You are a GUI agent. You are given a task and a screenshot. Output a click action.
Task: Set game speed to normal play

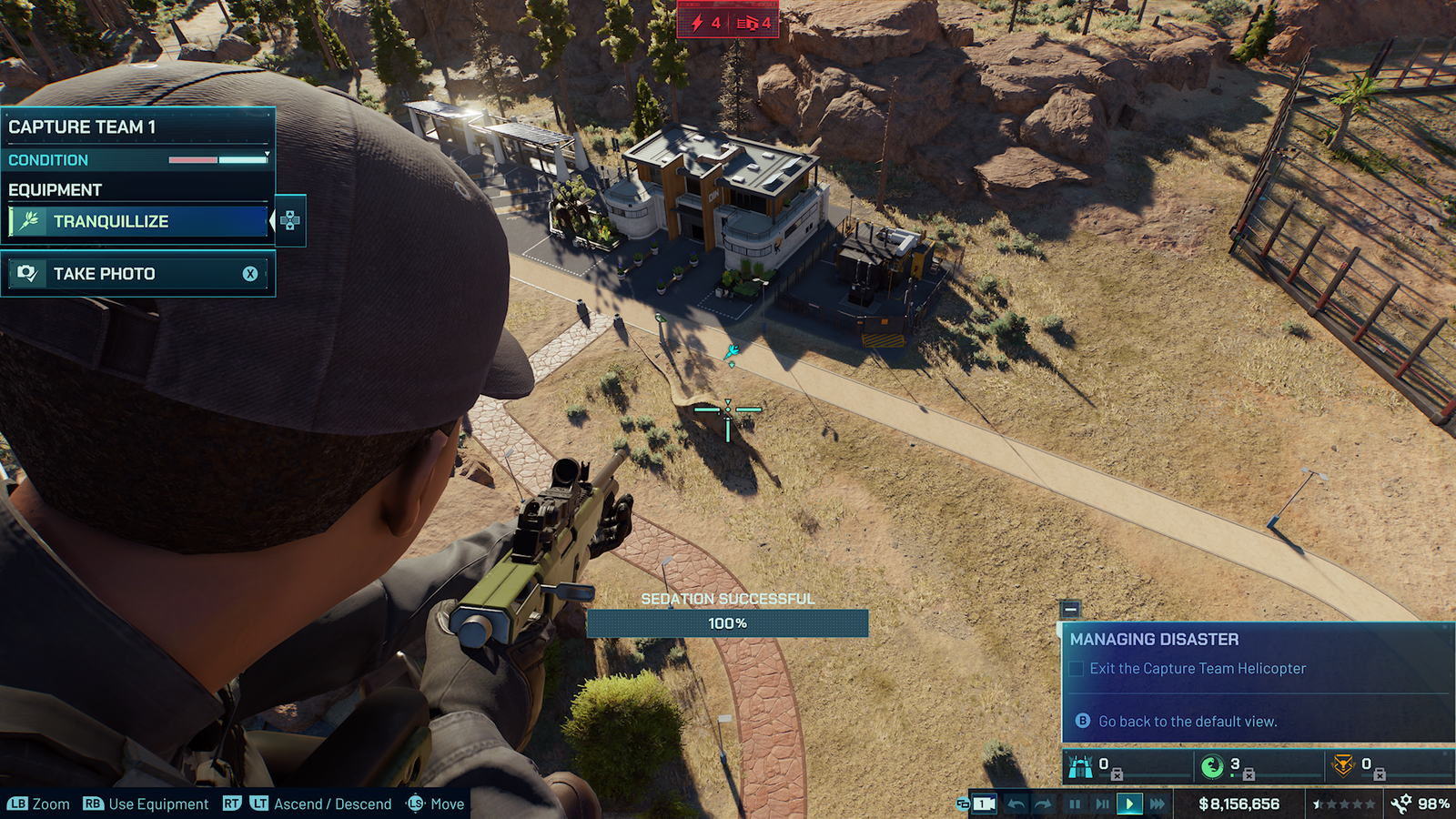point(1129,804)
